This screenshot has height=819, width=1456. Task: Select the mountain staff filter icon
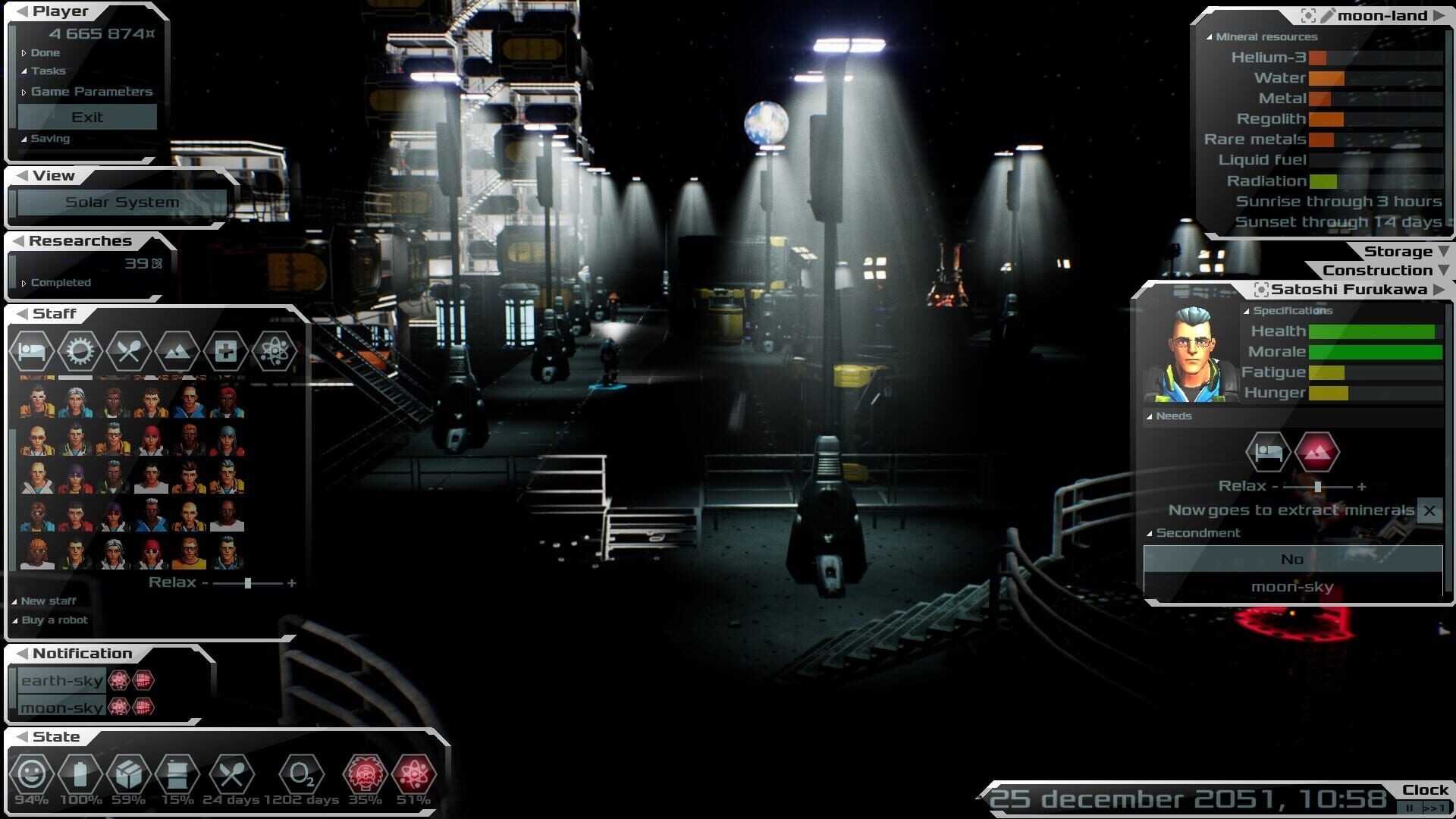coord(177,351)
